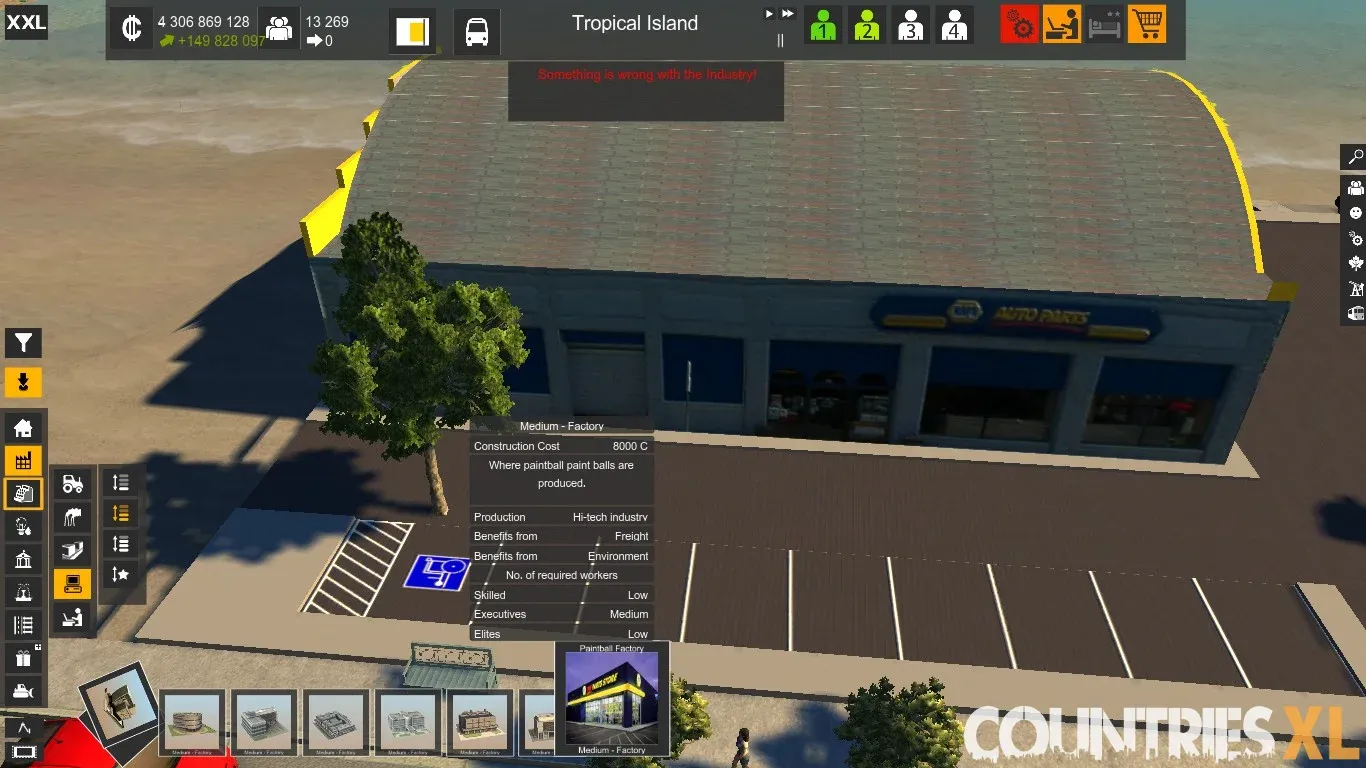Screen dimensions: 1366x768
Task: Show the maple leaf environment overlay
Action: click(1355, 264)
